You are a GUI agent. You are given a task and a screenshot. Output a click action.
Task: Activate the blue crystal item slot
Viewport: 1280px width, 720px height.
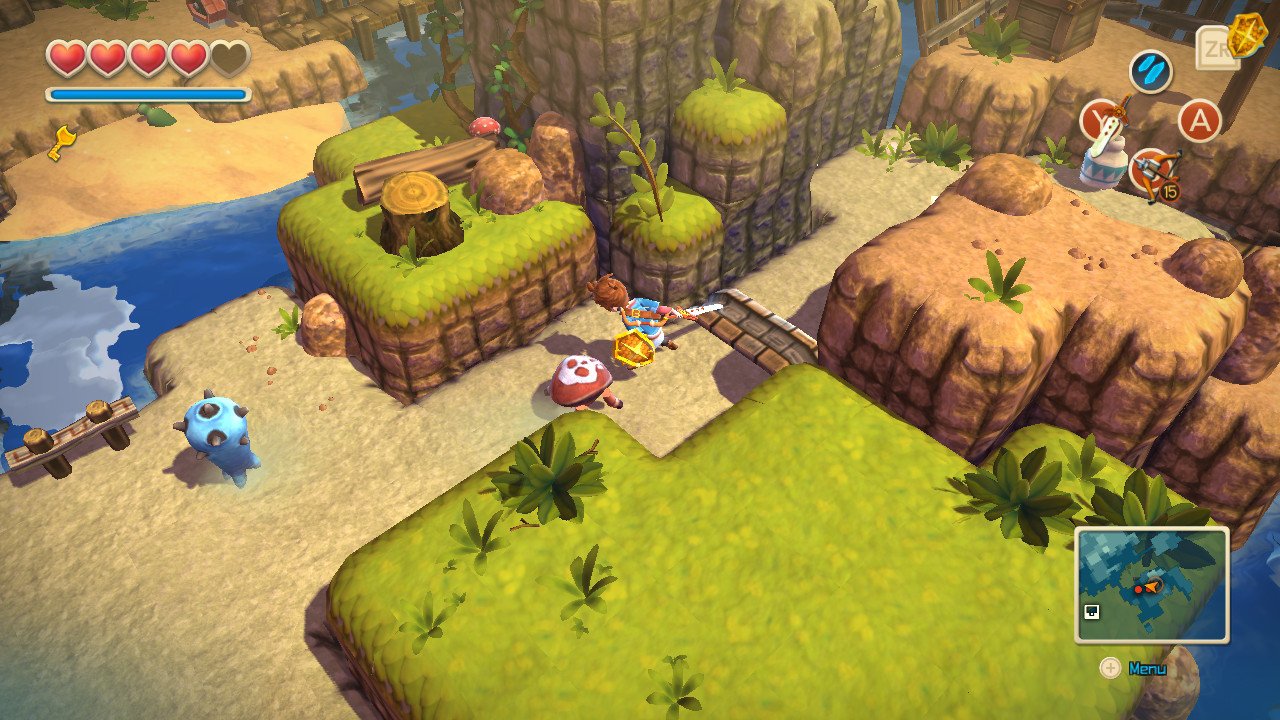1150,72
